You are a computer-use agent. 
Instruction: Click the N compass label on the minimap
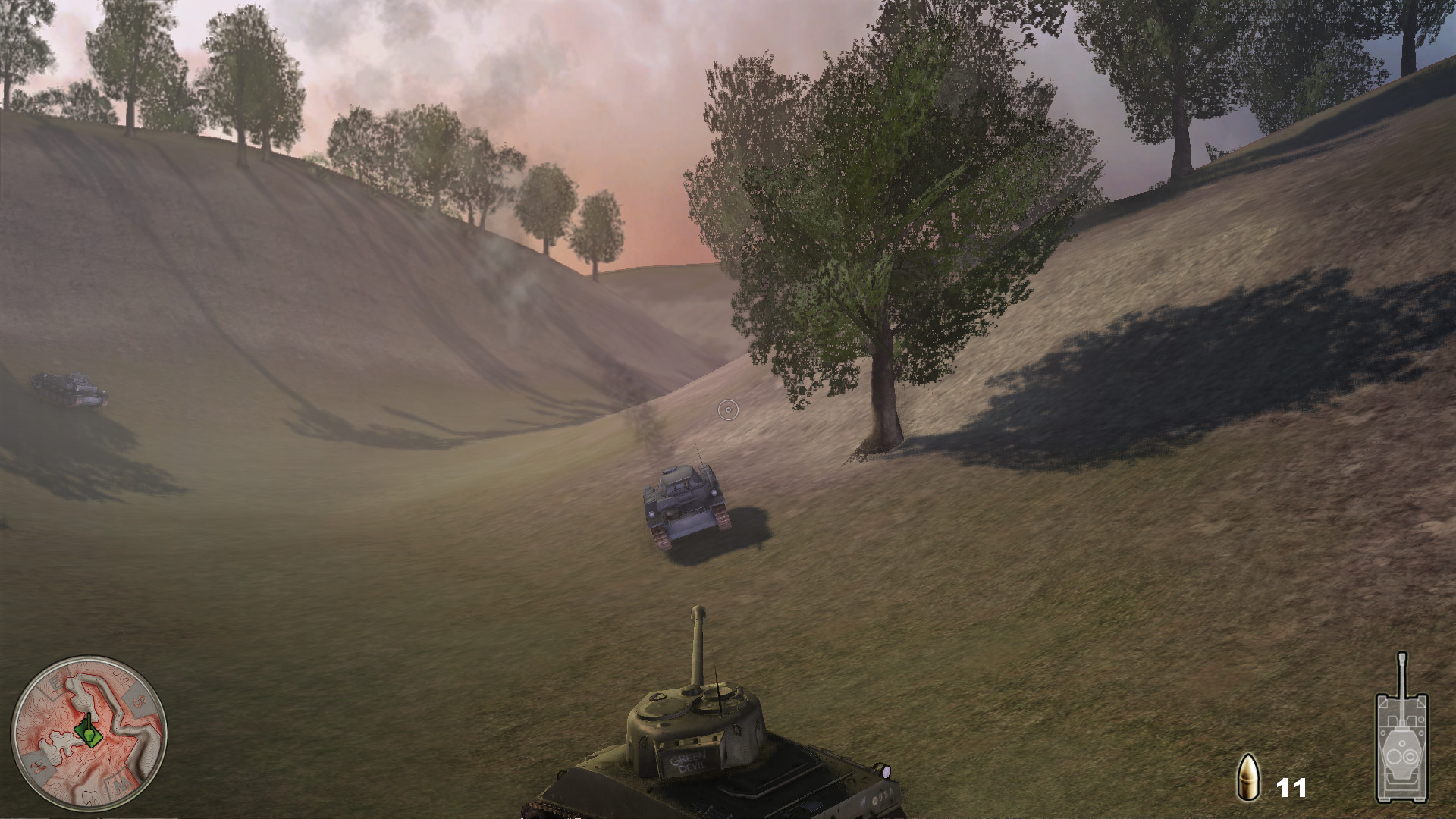(x=37, y=765)
